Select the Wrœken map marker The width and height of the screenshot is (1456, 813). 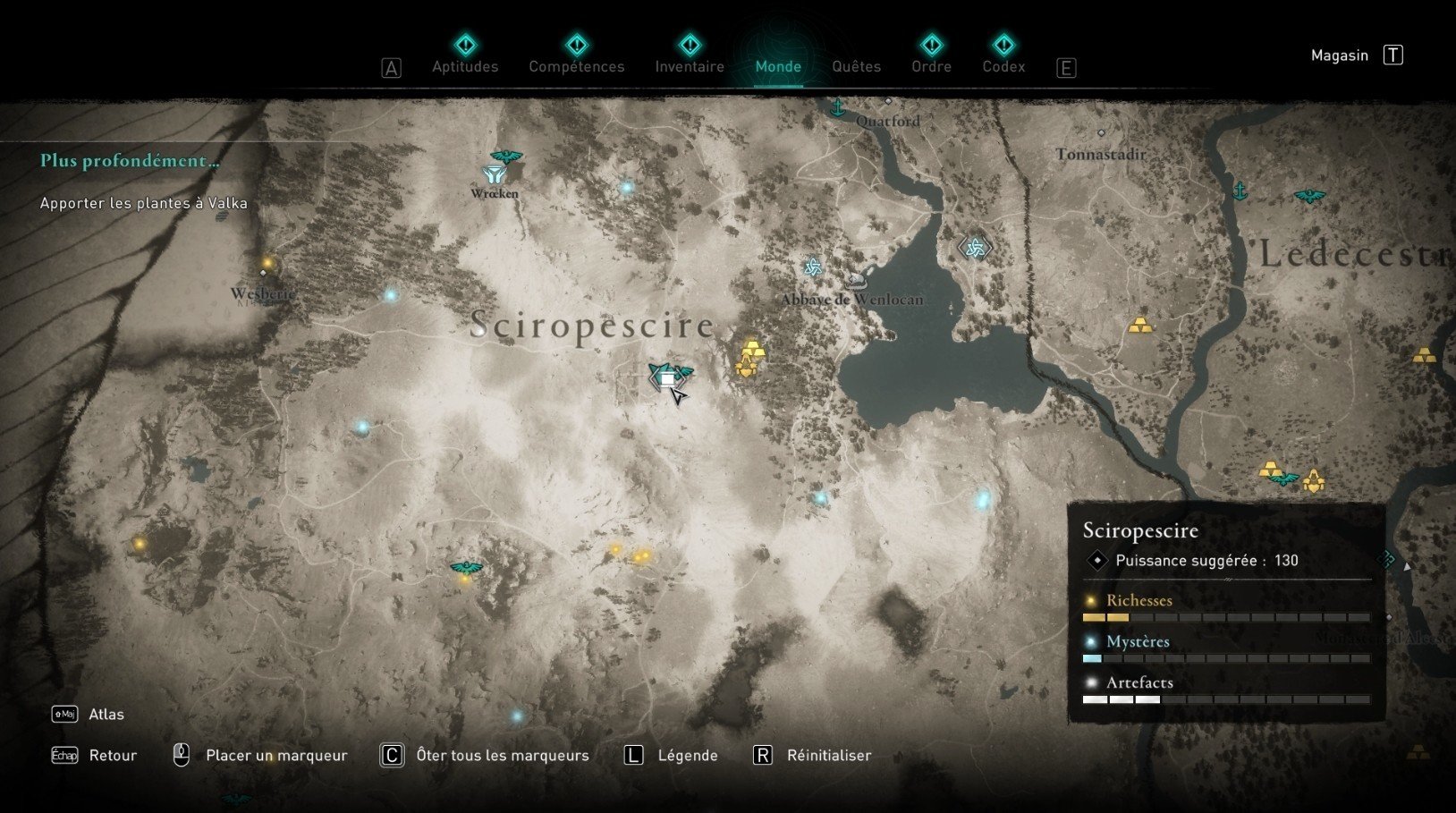pyautogui.click(x=494, y=175)
